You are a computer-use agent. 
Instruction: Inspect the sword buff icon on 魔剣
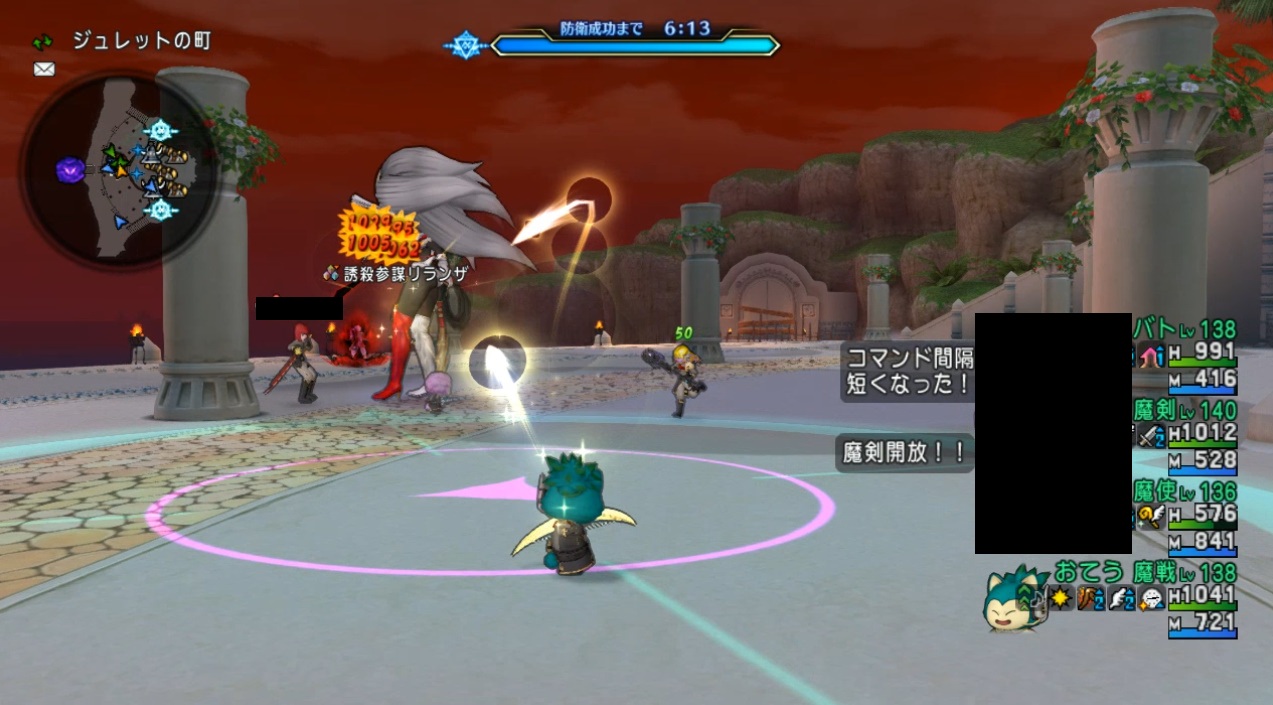tap(1150, 435)
